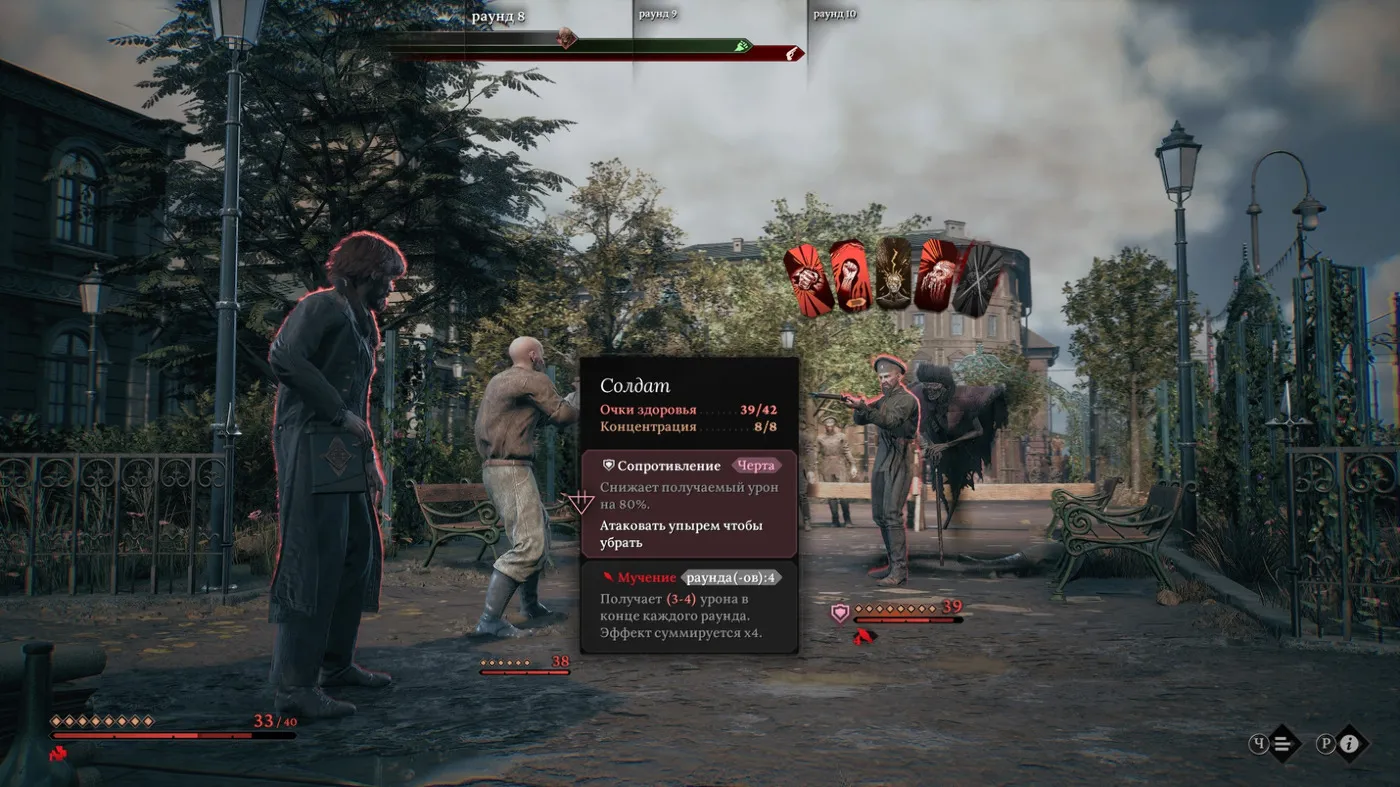Screen dimensions: 1400x787
Task: Select the pale ghoul face card
Action: point(937,274)
